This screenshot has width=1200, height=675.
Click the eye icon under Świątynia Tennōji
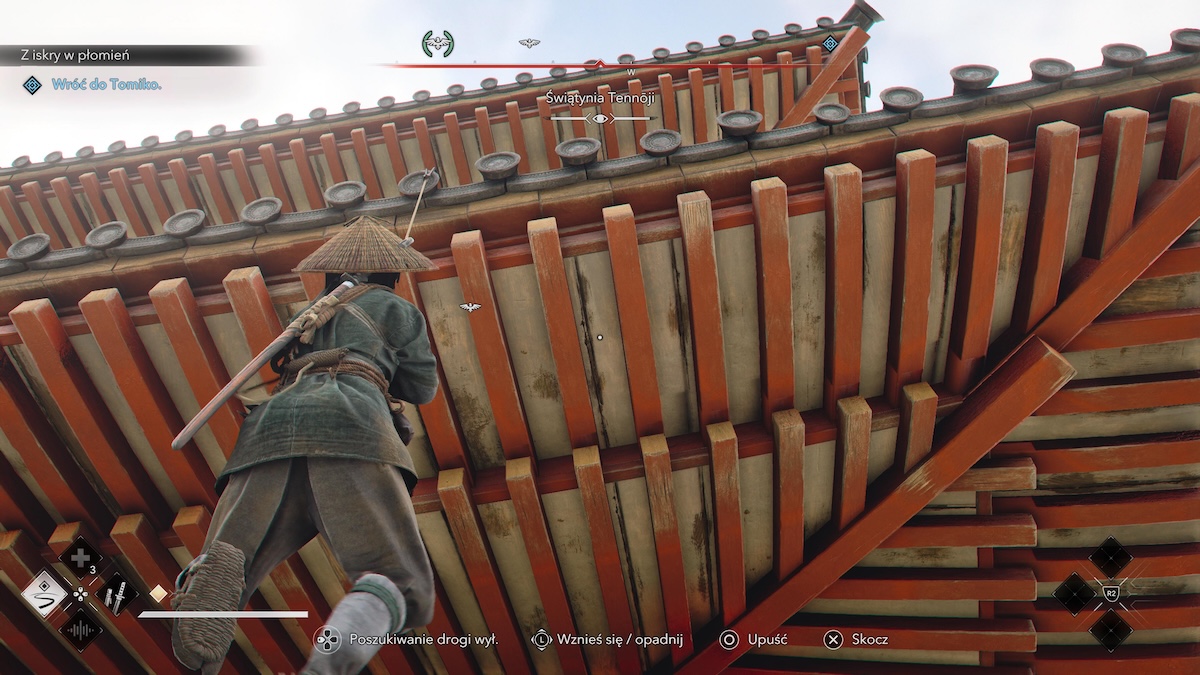(600, 119)
